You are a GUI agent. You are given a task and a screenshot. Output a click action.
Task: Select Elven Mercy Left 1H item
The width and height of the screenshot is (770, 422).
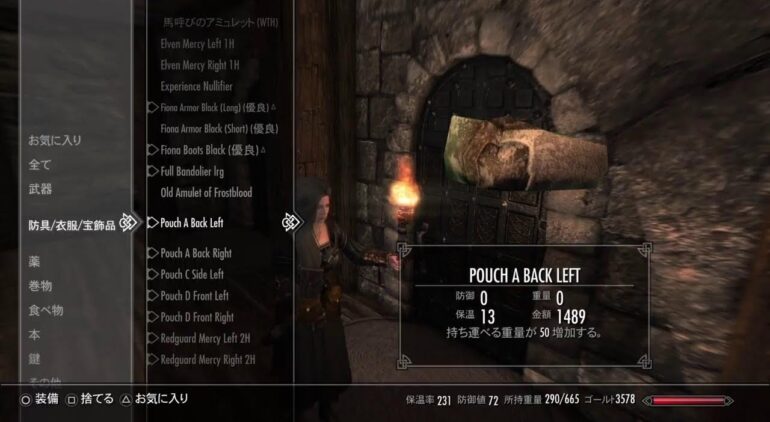click(198, 44)
